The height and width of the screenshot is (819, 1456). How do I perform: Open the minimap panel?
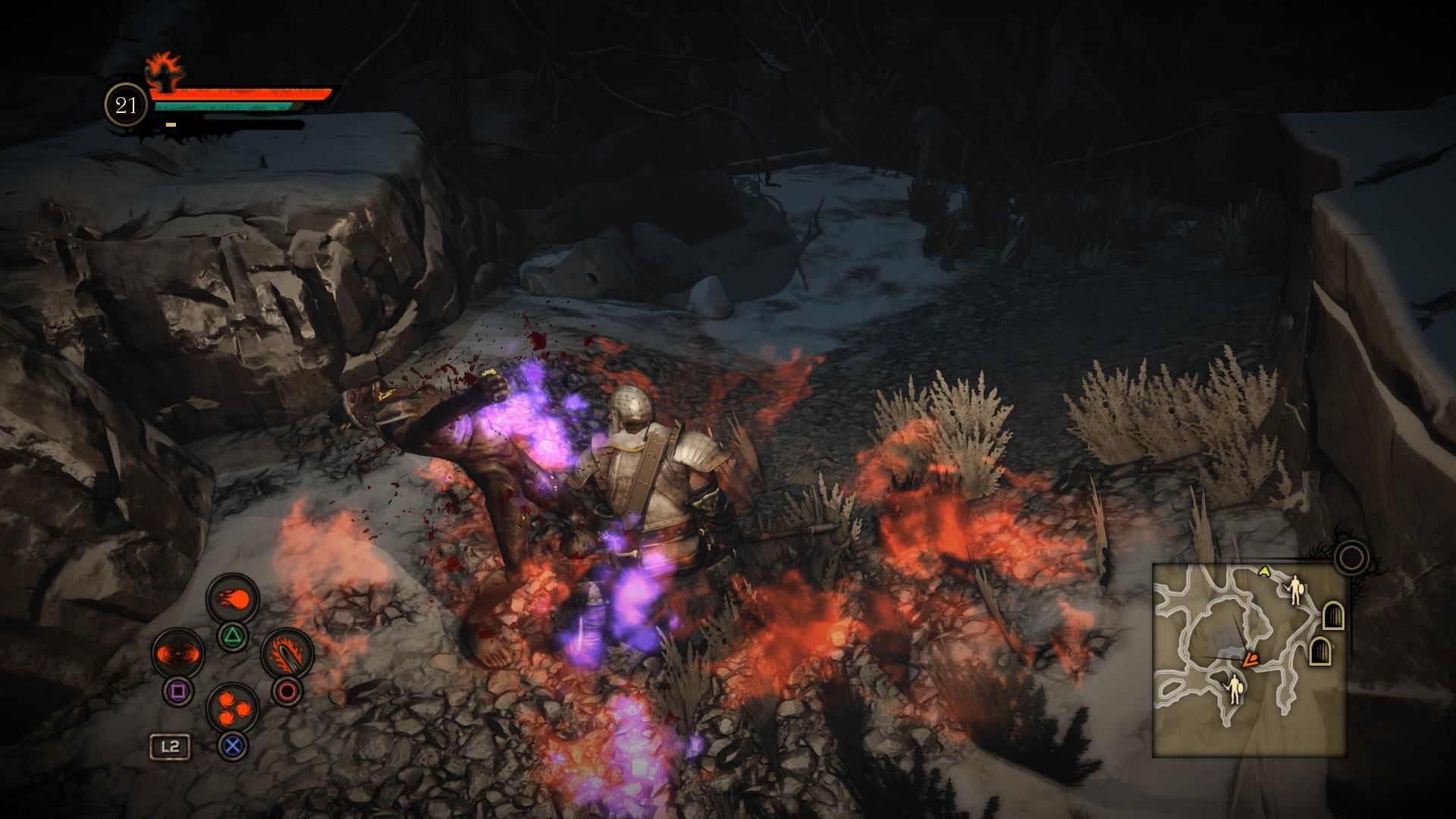pyautogui.click(x=1248, y=660)
